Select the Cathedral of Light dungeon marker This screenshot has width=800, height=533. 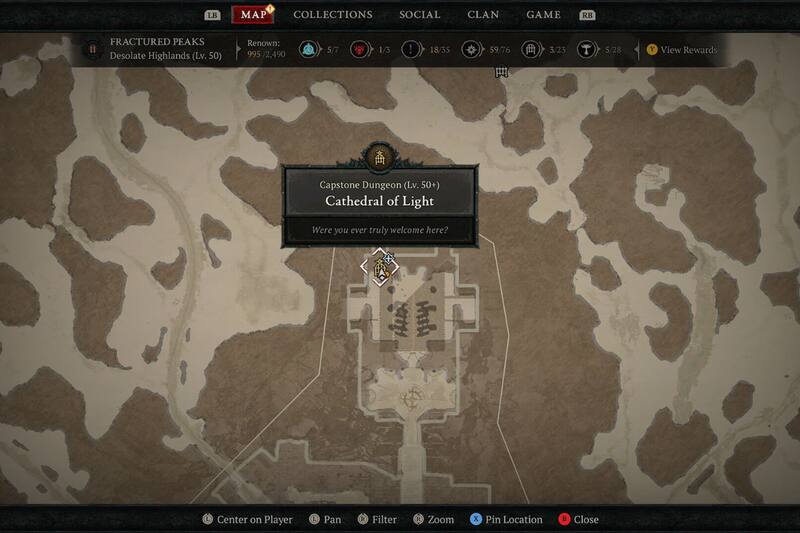click(380, 268)
